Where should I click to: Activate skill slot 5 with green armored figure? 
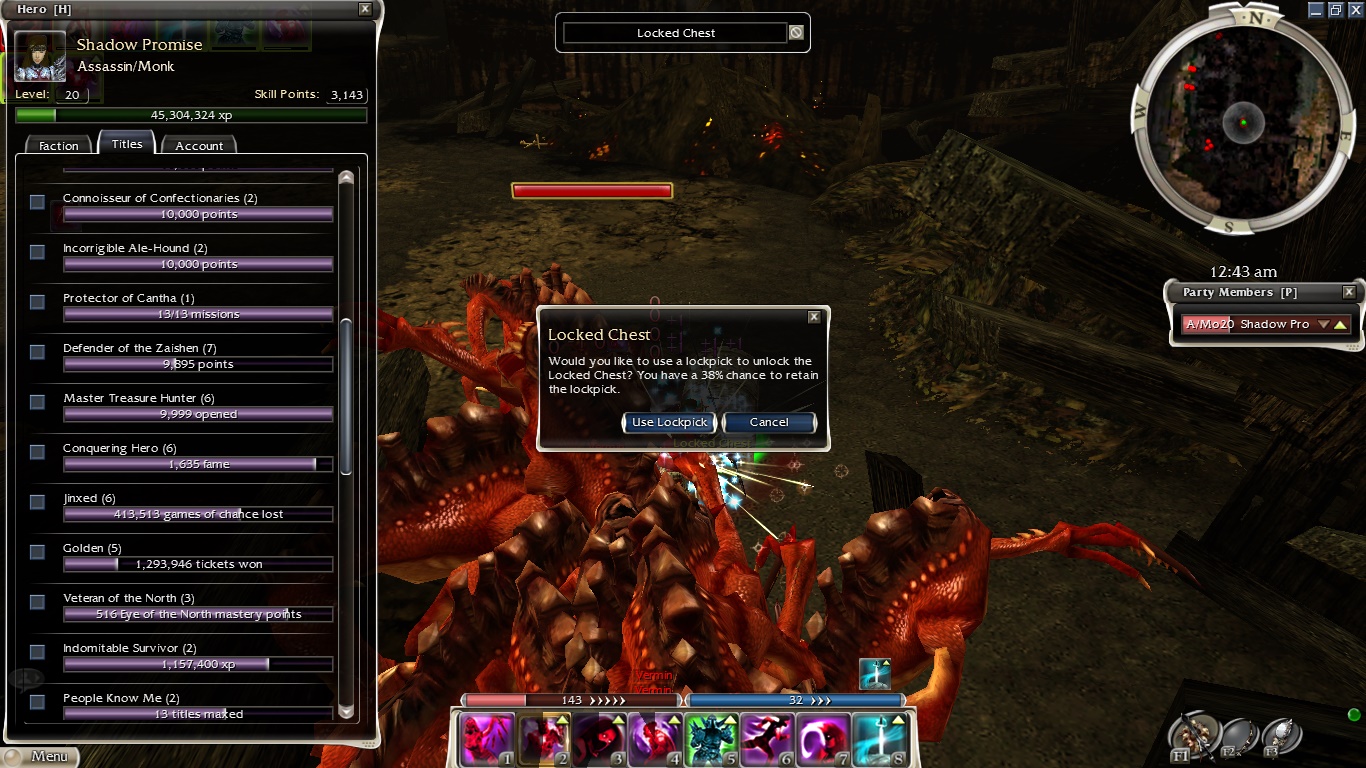(x=711, y=740)
